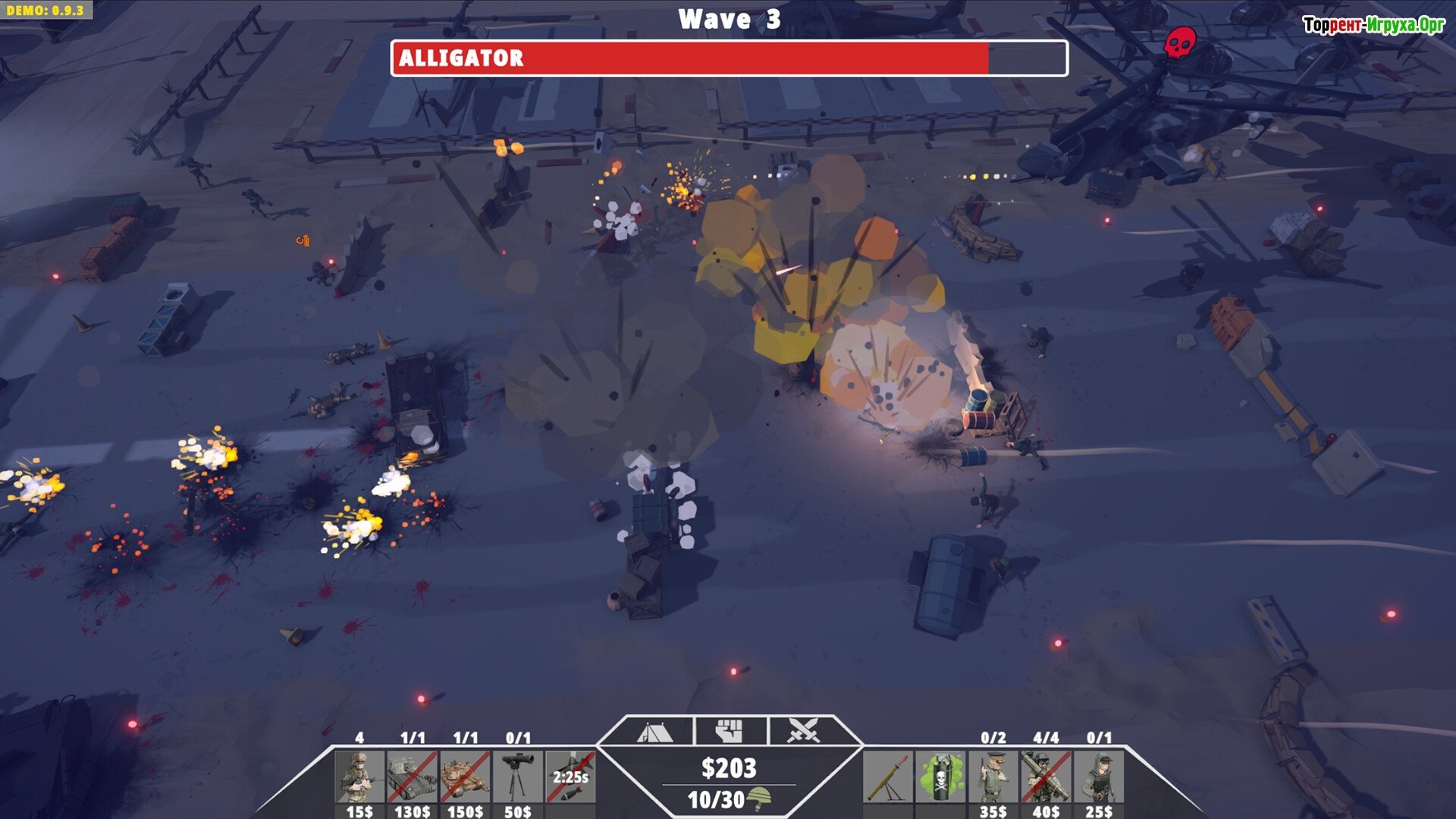Deploy the poison gas canister
The width and height of the screenshot is (1456, 819).
point(940,777)
